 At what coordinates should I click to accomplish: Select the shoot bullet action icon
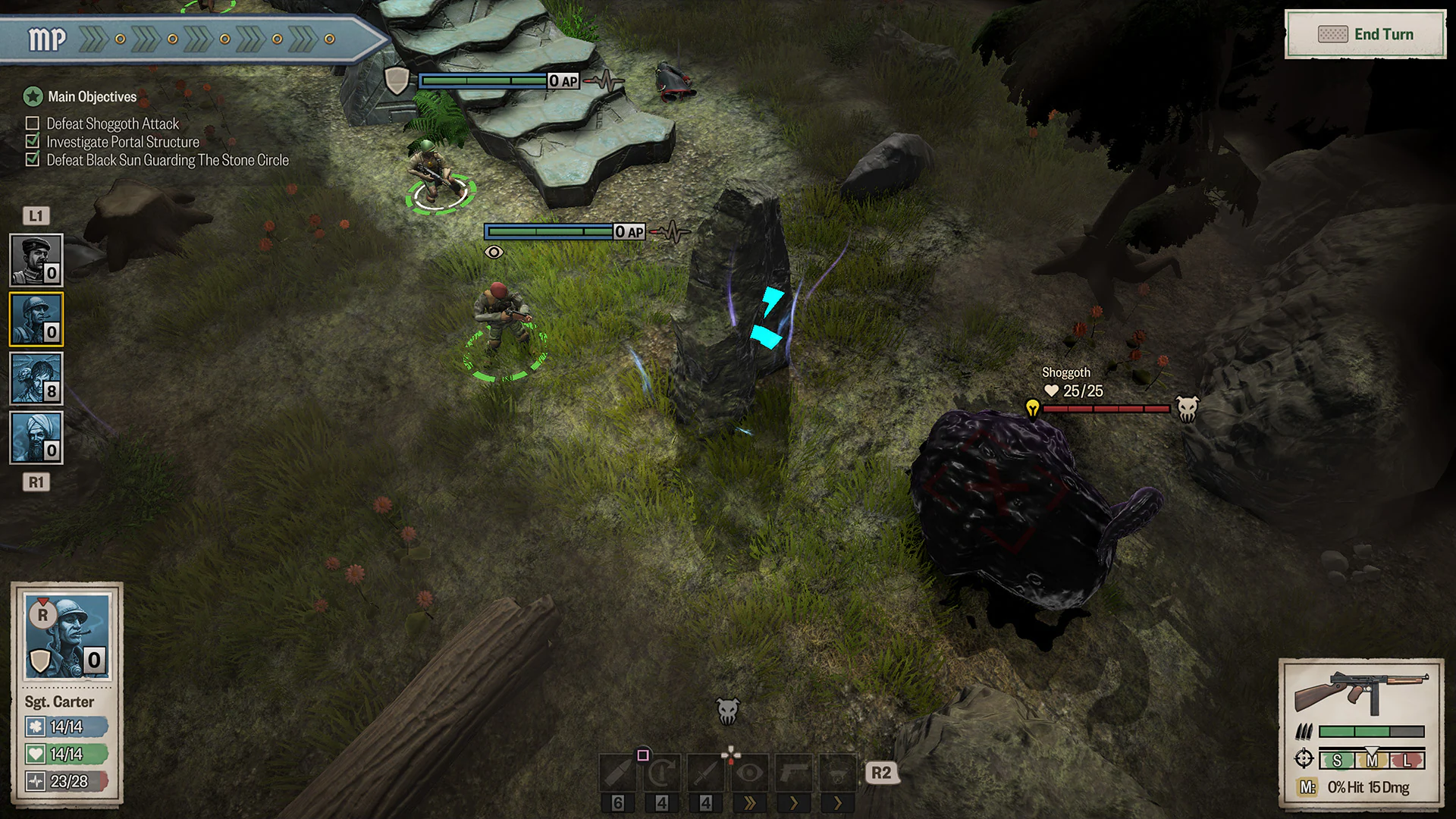(618, 773)
